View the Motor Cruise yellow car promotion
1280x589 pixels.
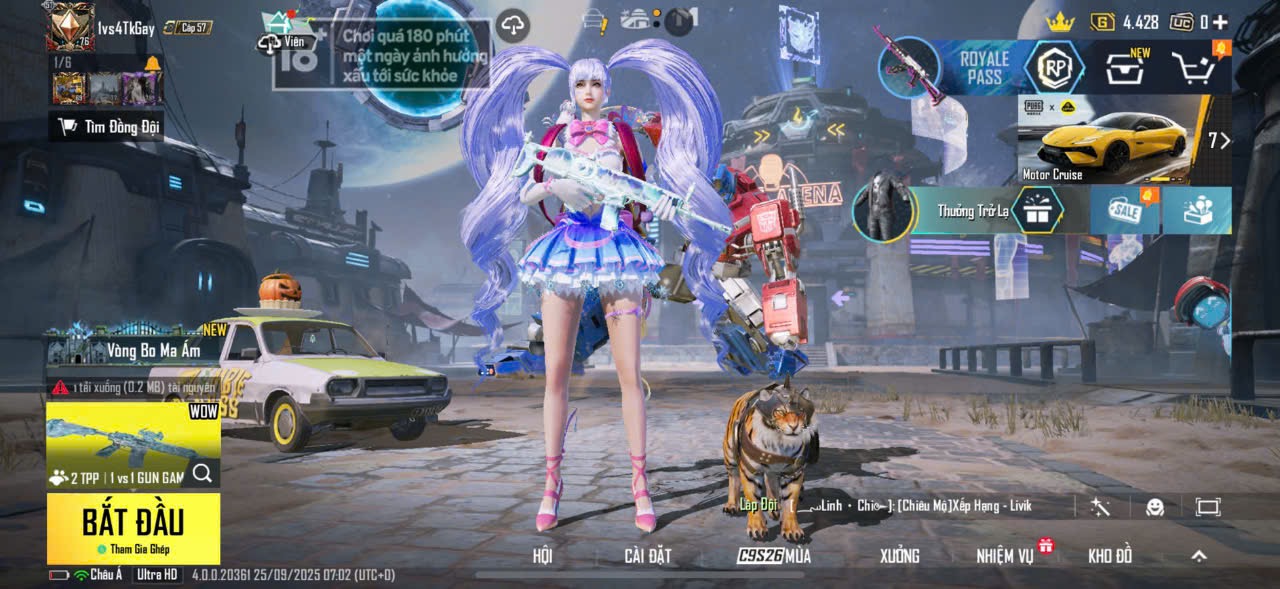point(1110,140)
